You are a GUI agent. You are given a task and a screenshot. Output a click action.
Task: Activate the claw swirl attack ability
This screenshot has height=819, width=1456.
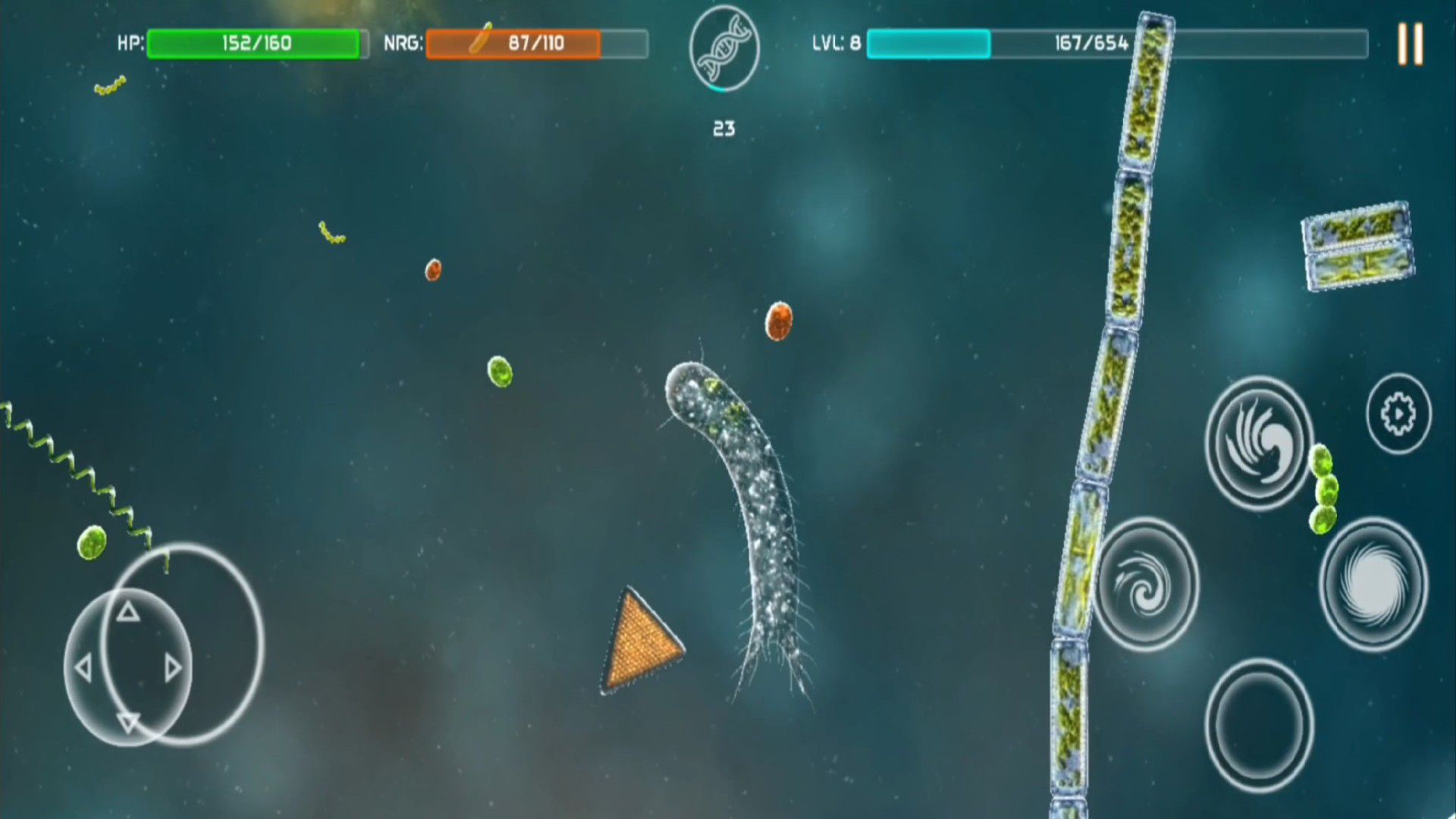[x=1259, y=444]
